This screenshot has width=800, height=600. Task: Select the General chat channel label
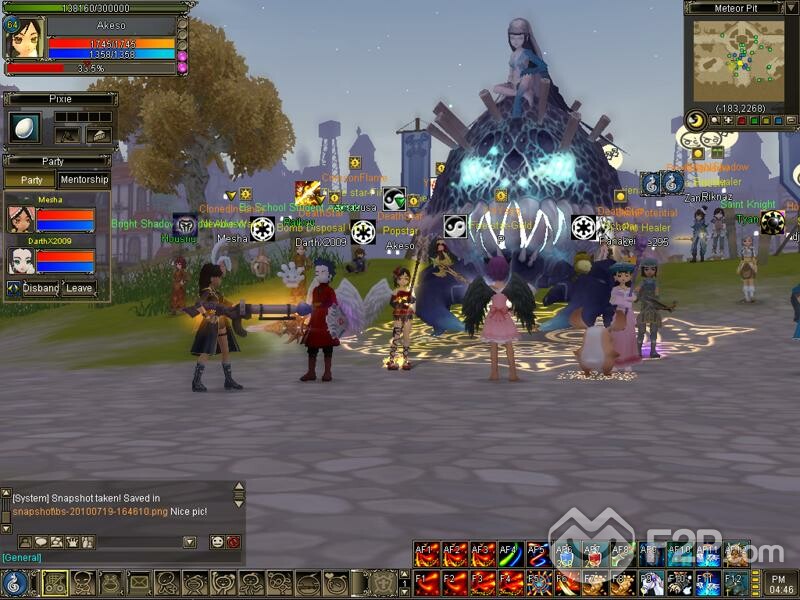[22, 557]
